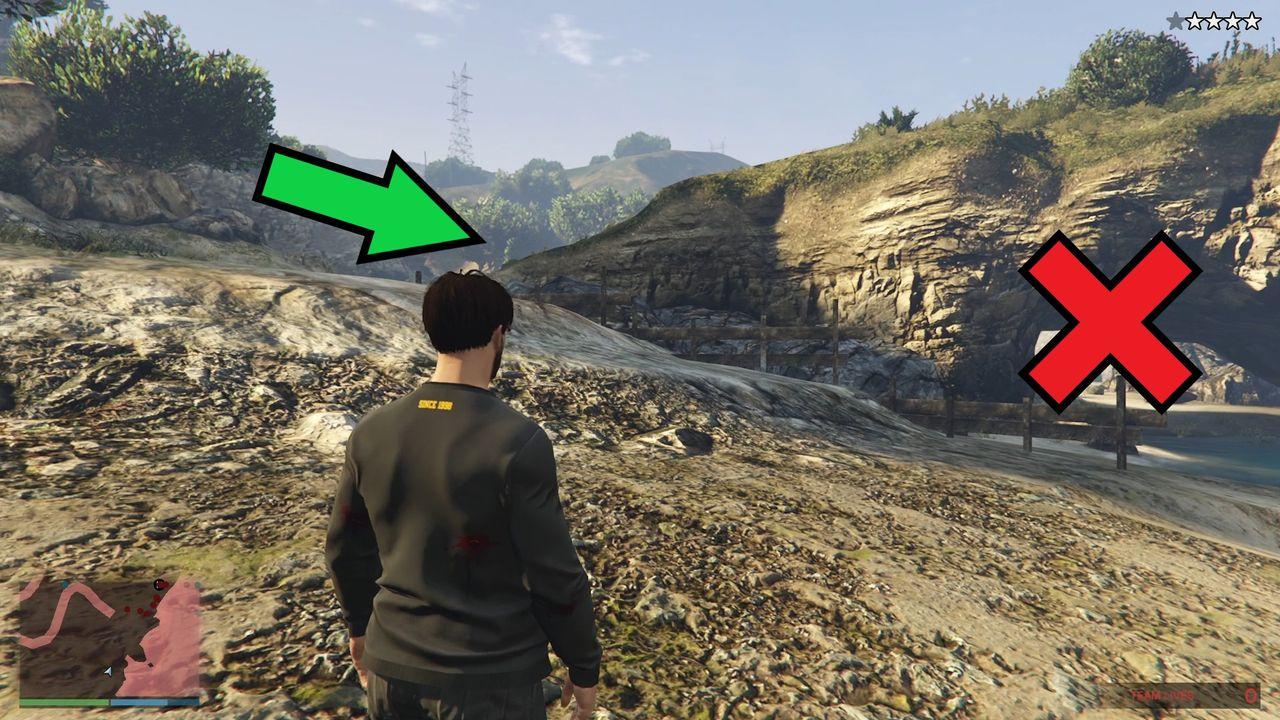This screenshot has height=720, width=1280.
Task: Click the third wanted level star
Action: pos(1215,19)
